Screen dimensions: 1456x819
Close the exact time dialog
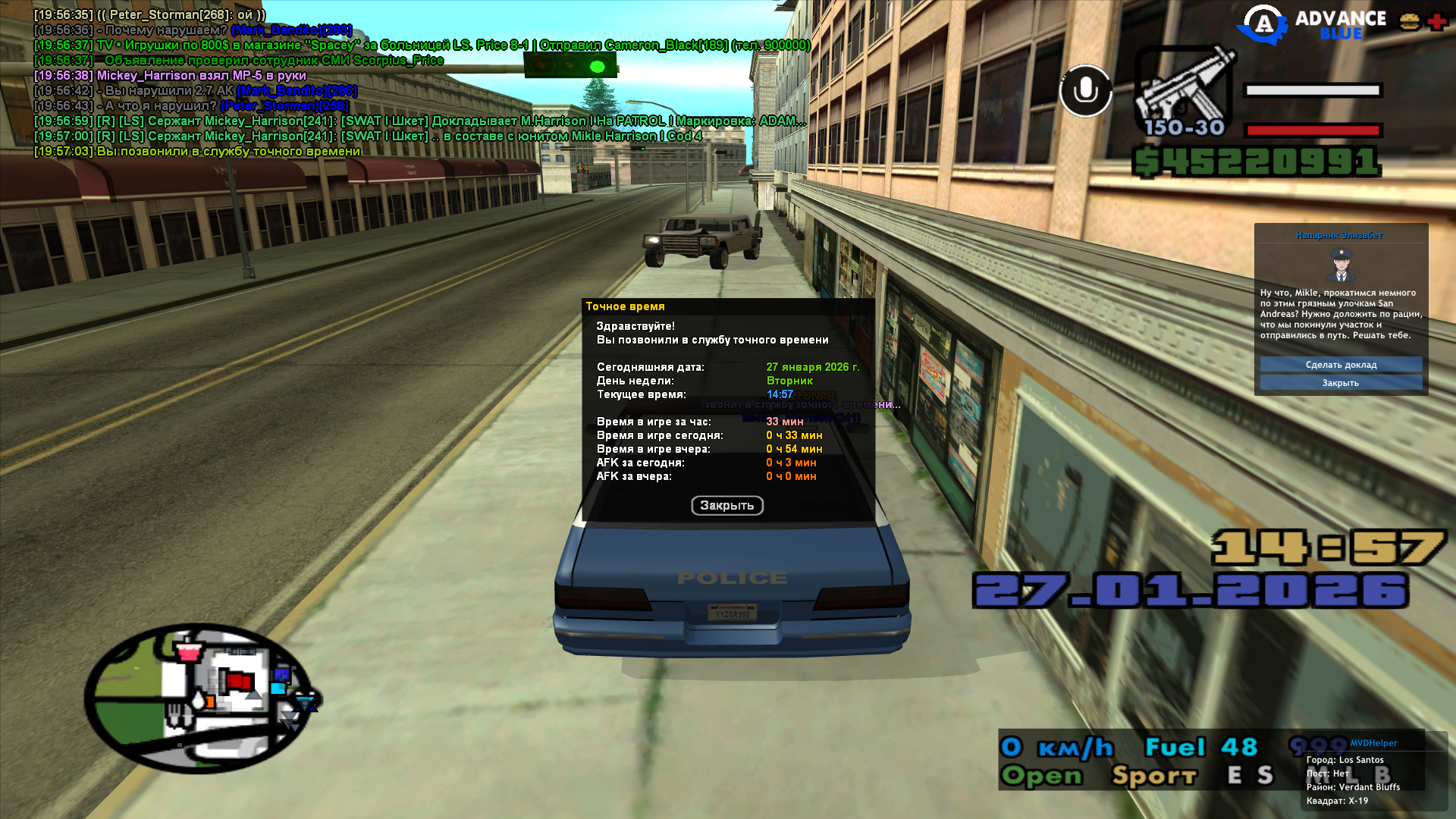tap(726, 506)
